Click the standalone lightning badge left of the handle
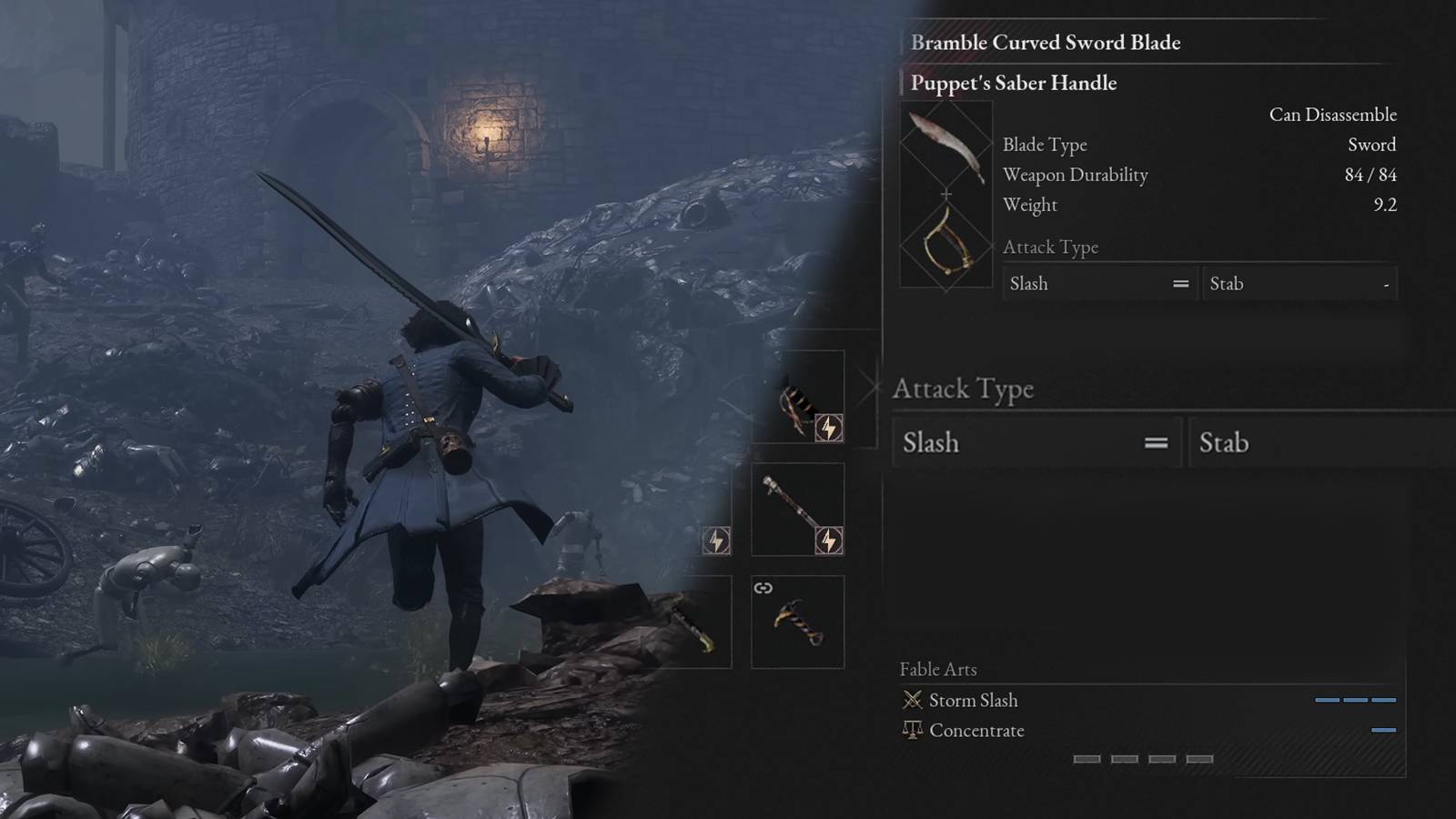The image size is (1456, 819). (x=717, y=542)
